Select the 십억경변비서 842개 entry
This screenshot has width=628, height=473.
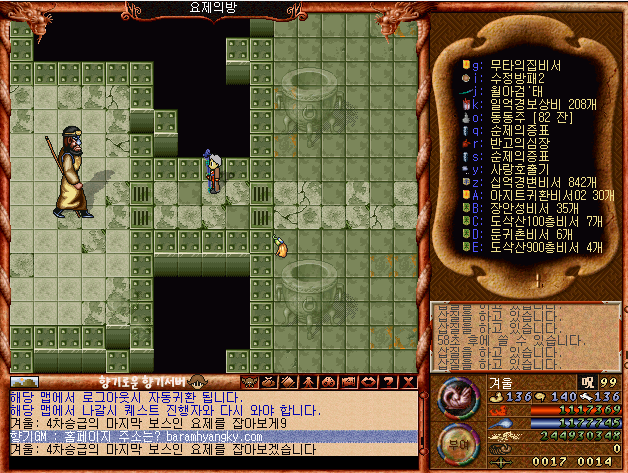(528, 180)
